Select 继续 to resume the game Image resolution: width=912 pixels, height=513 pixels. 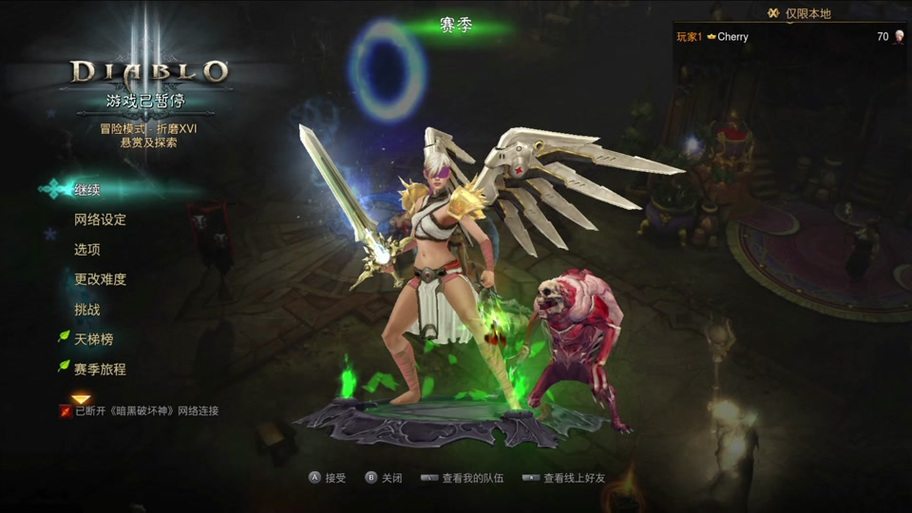coord(88,190)
